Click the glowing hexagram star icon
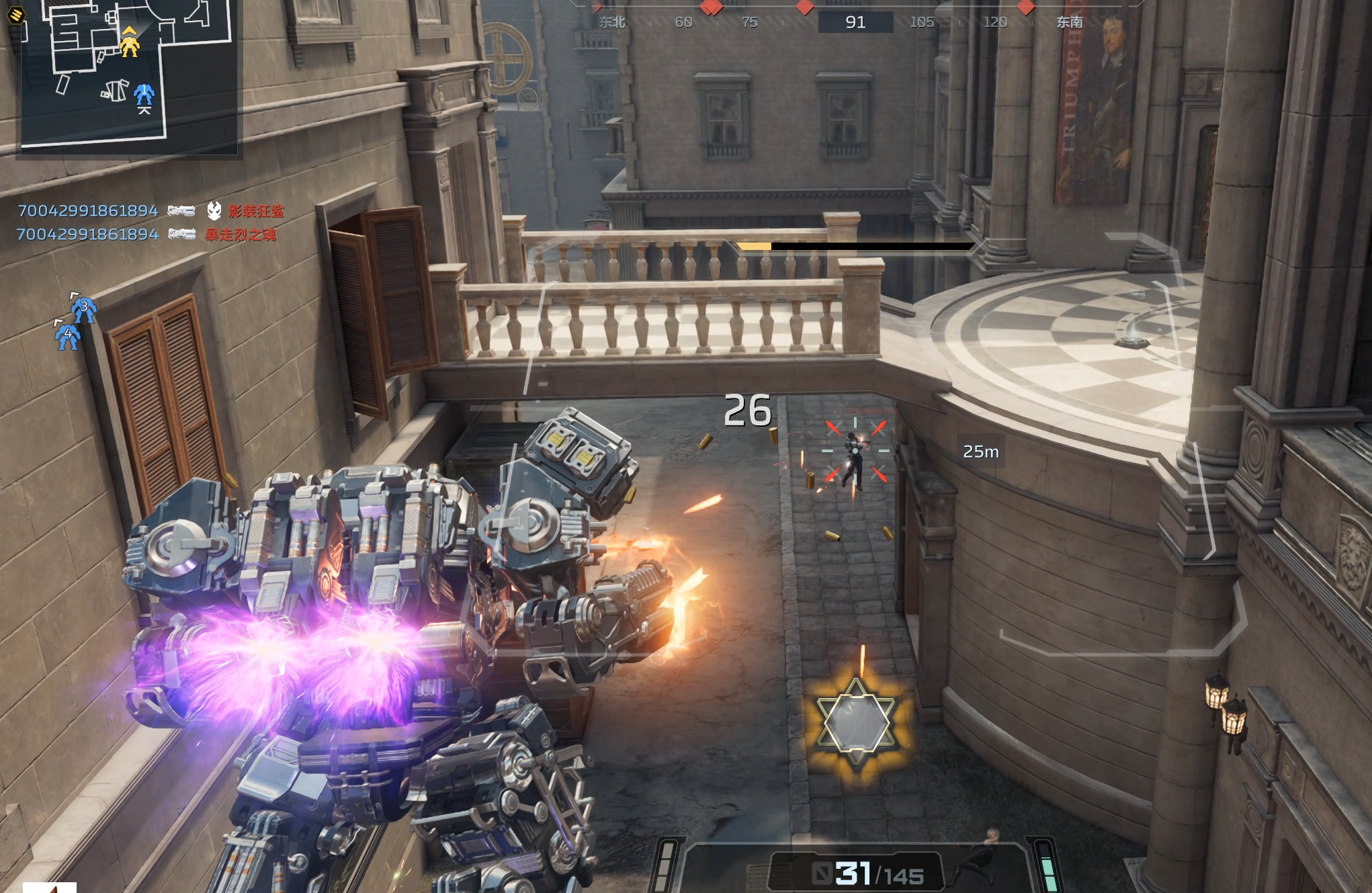This screenshot has height=893, width=1372. [856, 722]
